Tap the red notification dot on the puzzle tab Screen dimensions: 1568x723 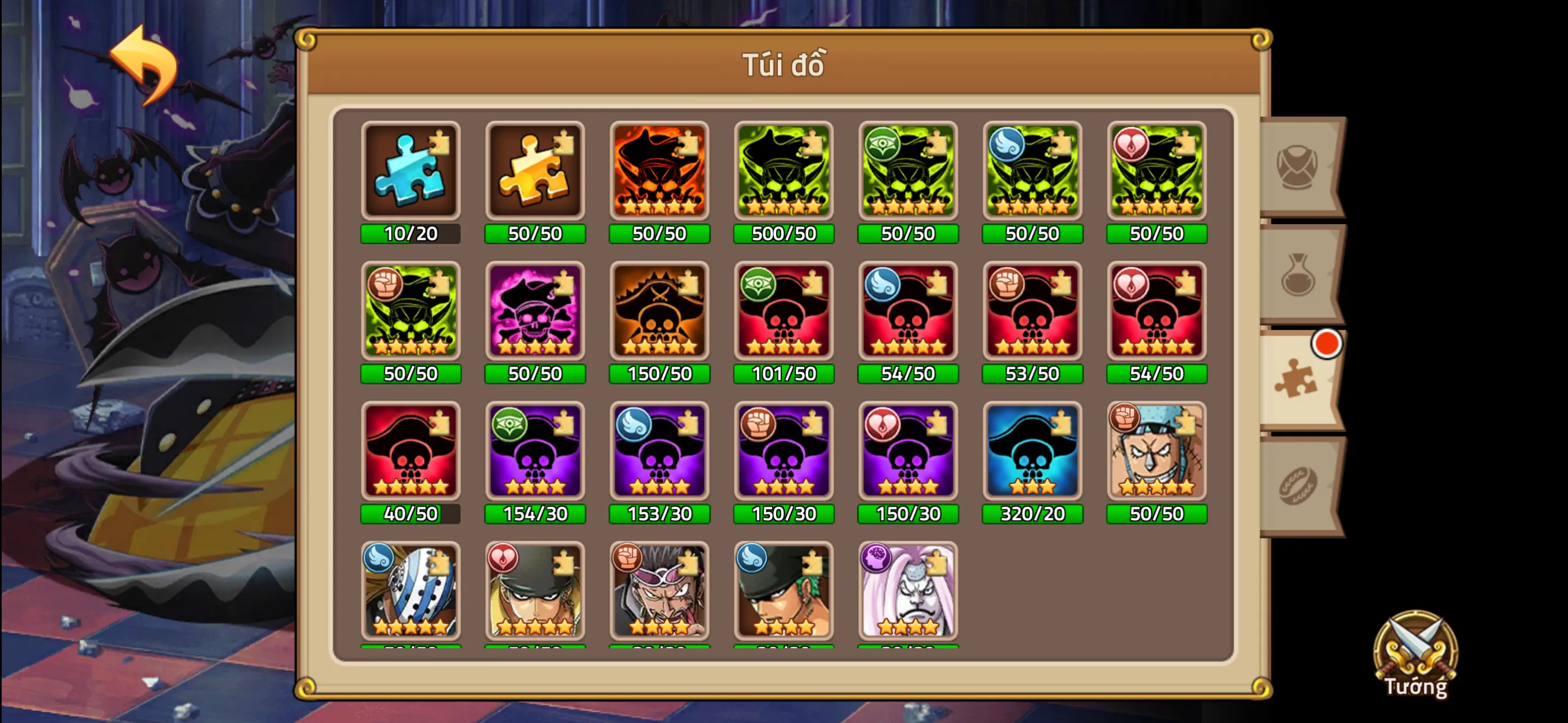click(1327, 345)
